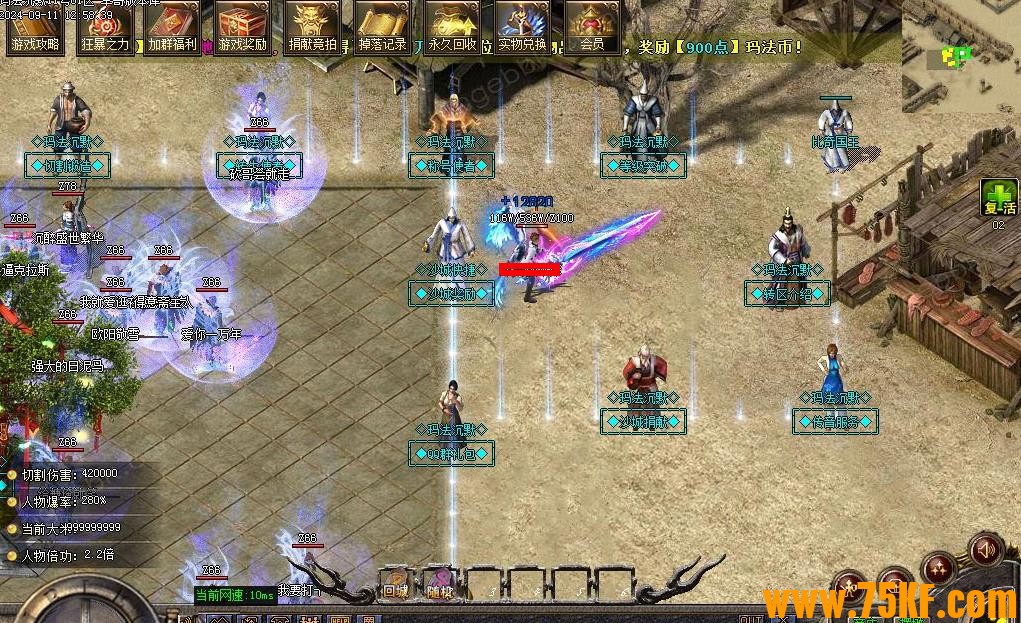Open the 游戏奖励 rewards chest

pyautogui.click(x=243, y=26)
